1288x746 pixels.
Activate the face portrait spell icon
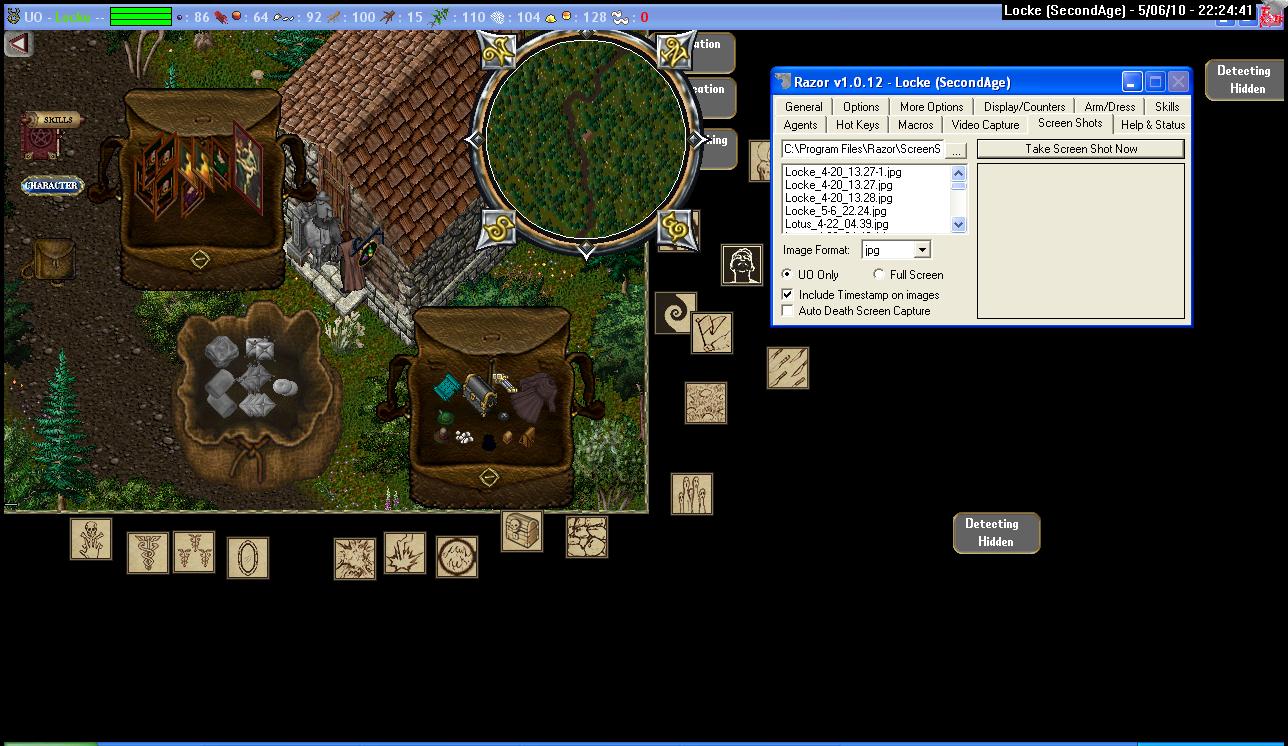coord(742,265)
